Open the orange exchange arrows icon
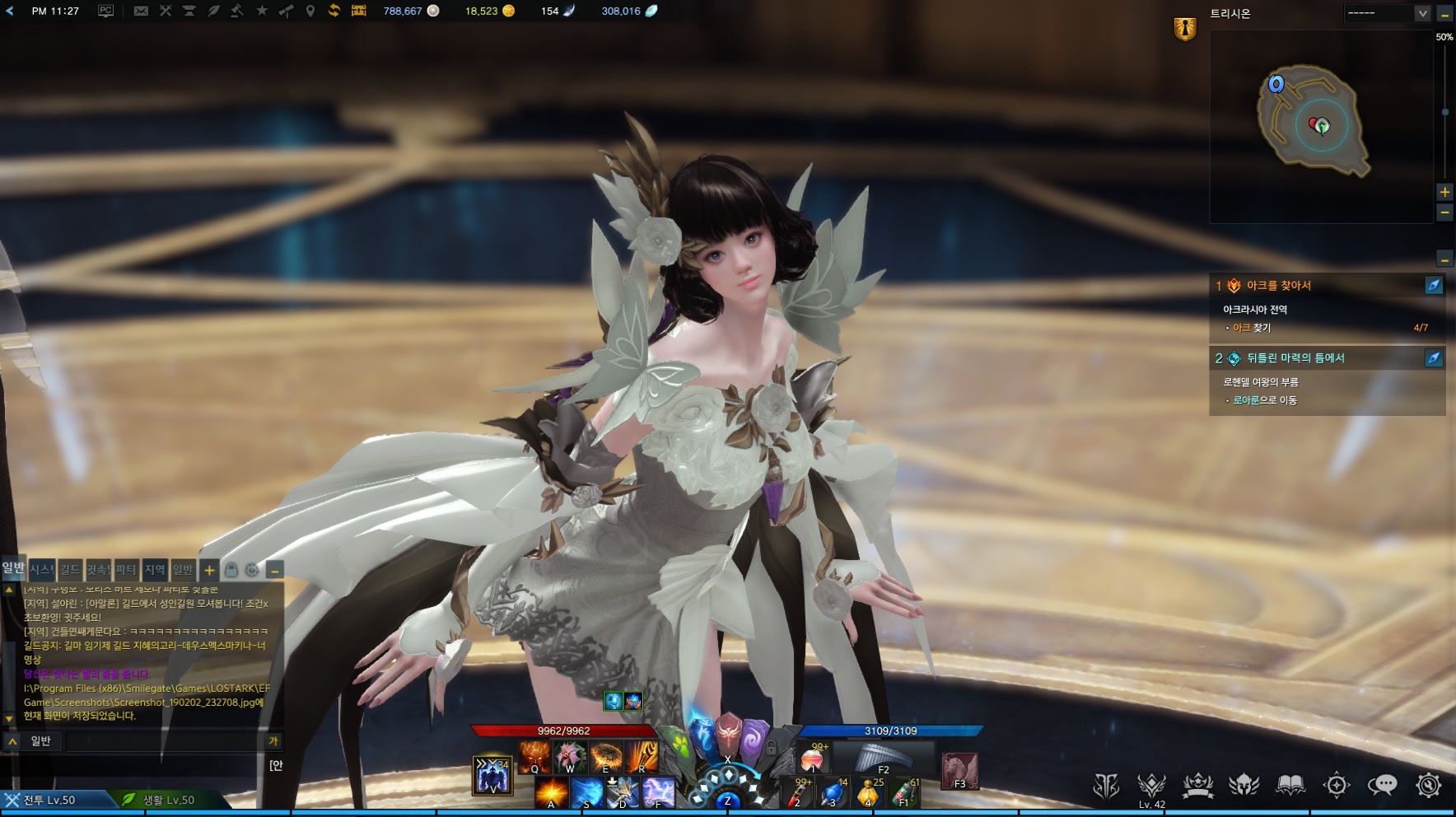 tap(334, 11)
